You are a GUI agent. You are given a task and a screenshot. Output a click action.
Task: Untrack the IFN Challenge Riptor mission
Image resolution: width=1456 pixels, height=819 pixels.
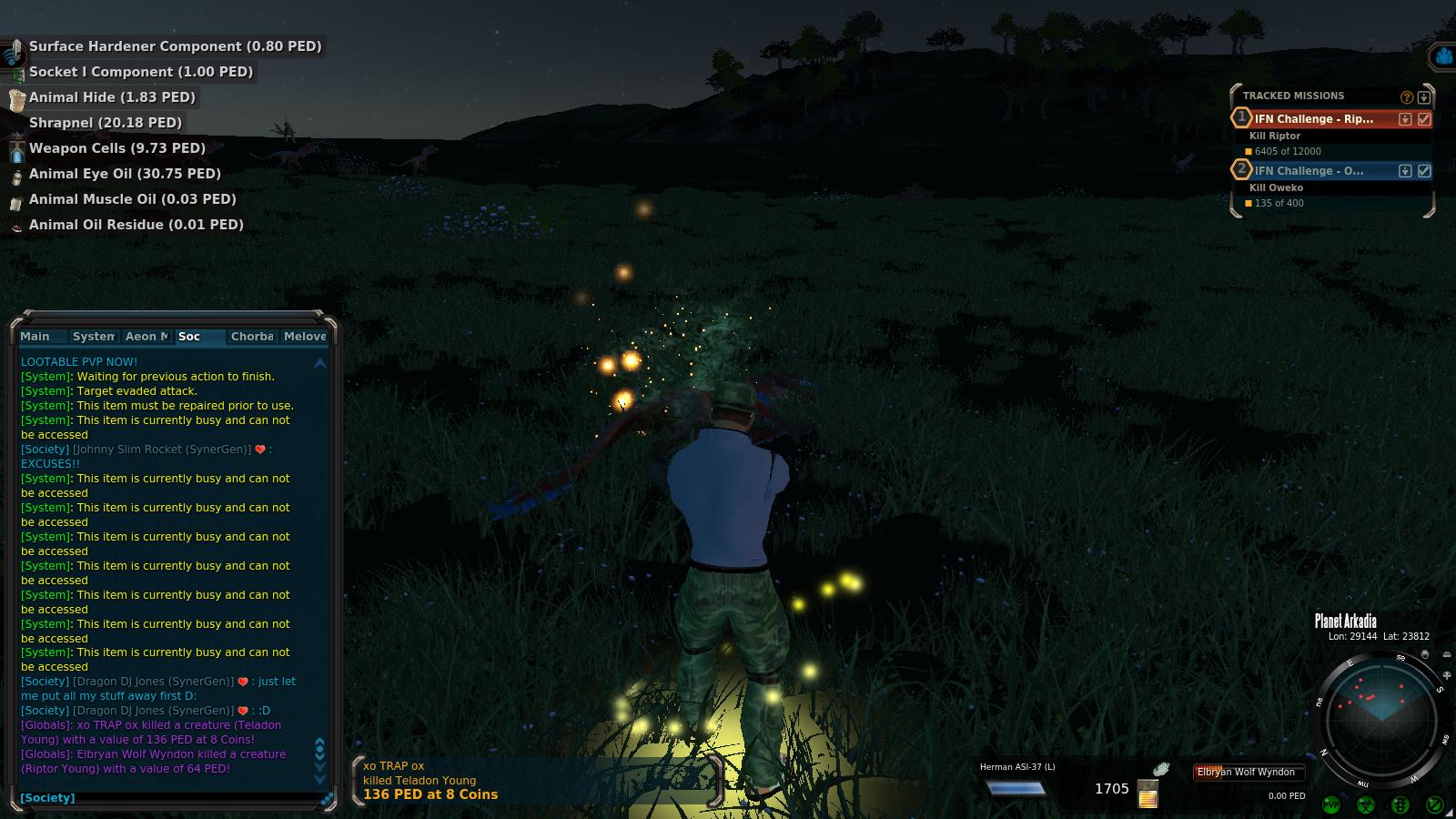tap(1424, 119)
